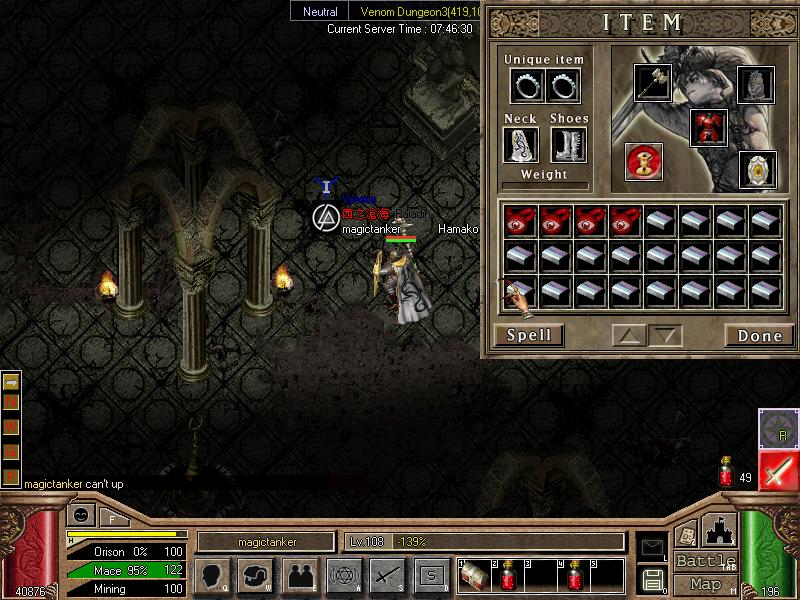This screenshot has height=600, width=800.
Task: Open the Spell list
Action: coord(529,335)
